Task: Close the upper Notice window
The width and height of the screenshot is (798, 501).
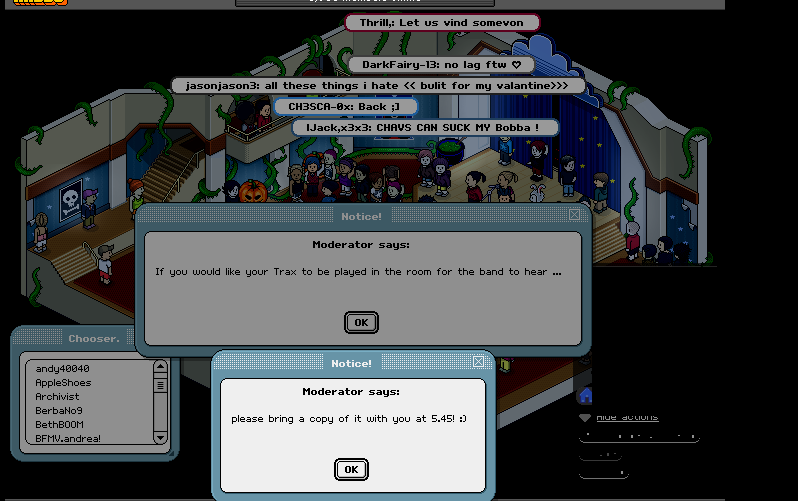Action: [574, 214]
